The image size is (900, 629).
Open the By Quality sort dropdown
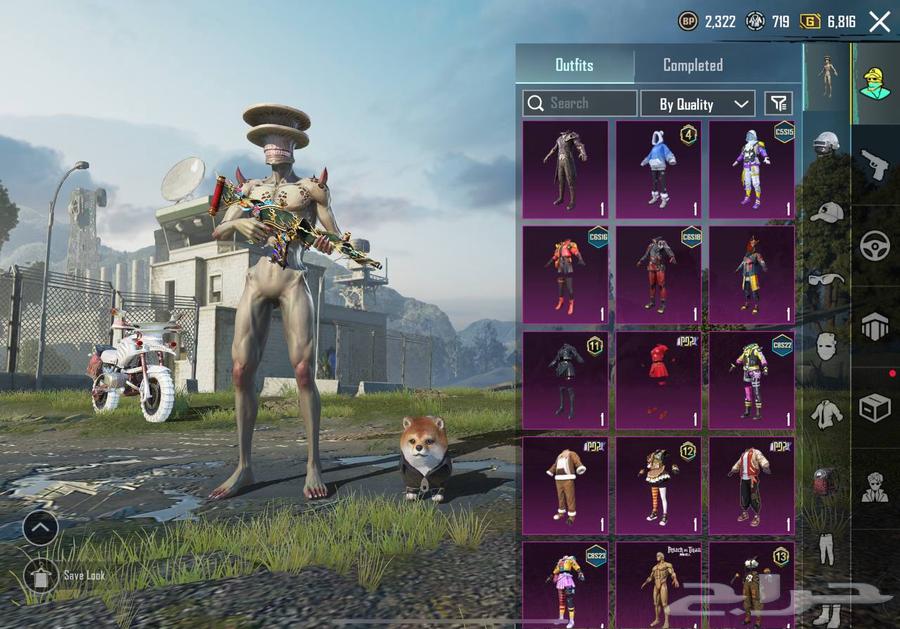pyautogui.click(x=705, y=104)
